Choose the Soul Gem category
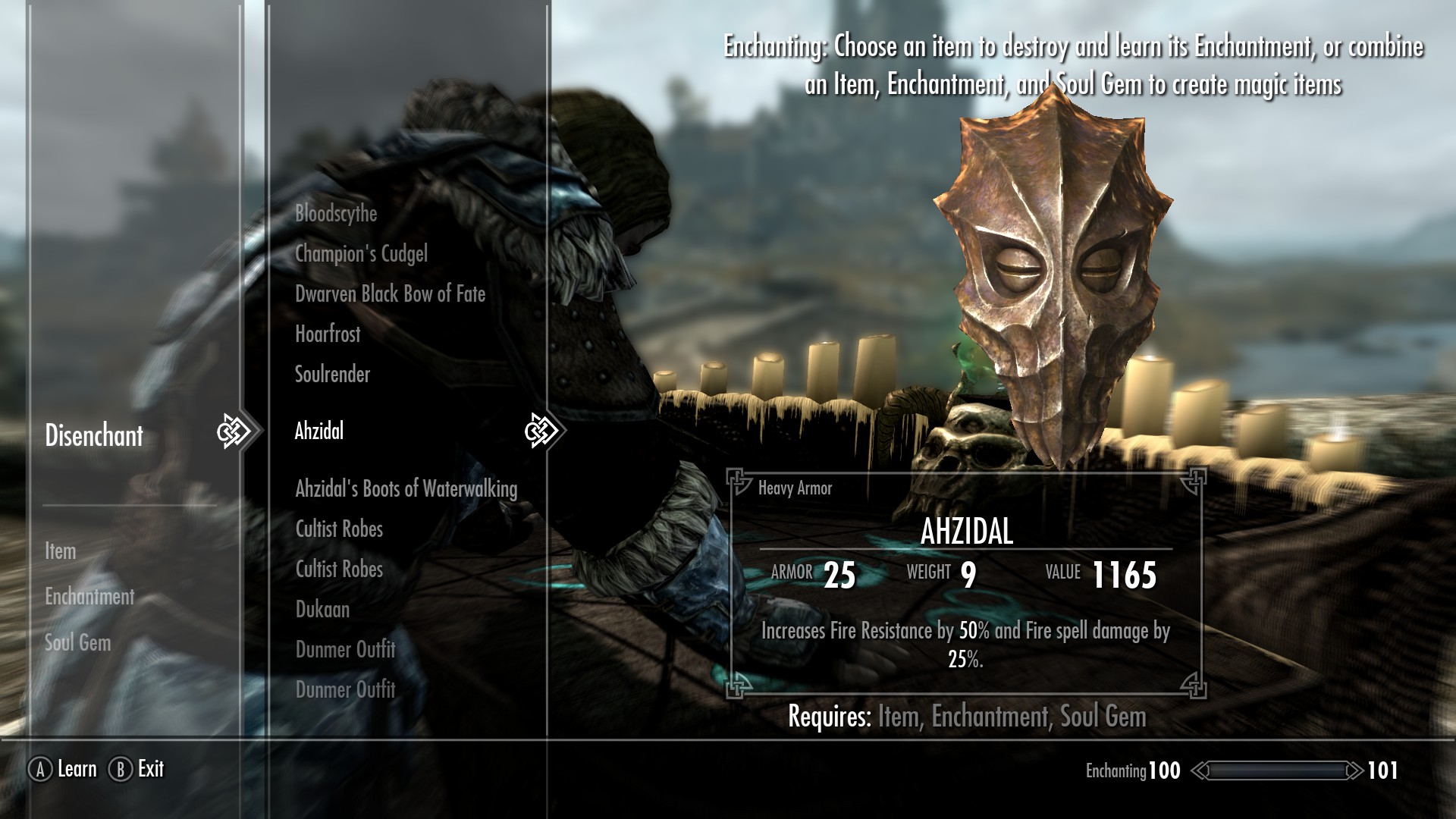The width and height of the screenshot is (1456, 819). coord(77,643)
